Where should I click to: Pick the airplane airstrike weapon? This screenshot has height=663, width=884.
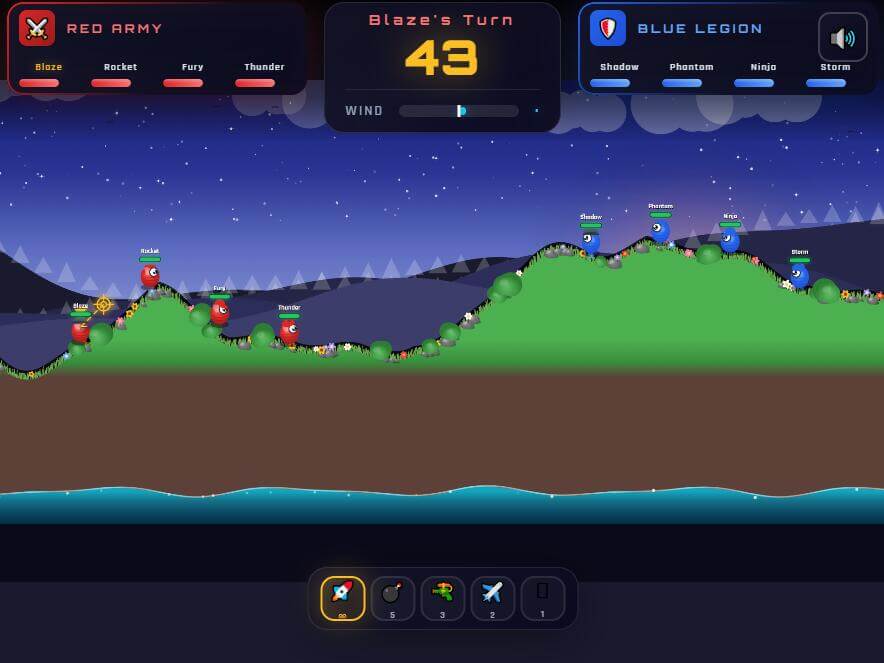tap(492, 598)
